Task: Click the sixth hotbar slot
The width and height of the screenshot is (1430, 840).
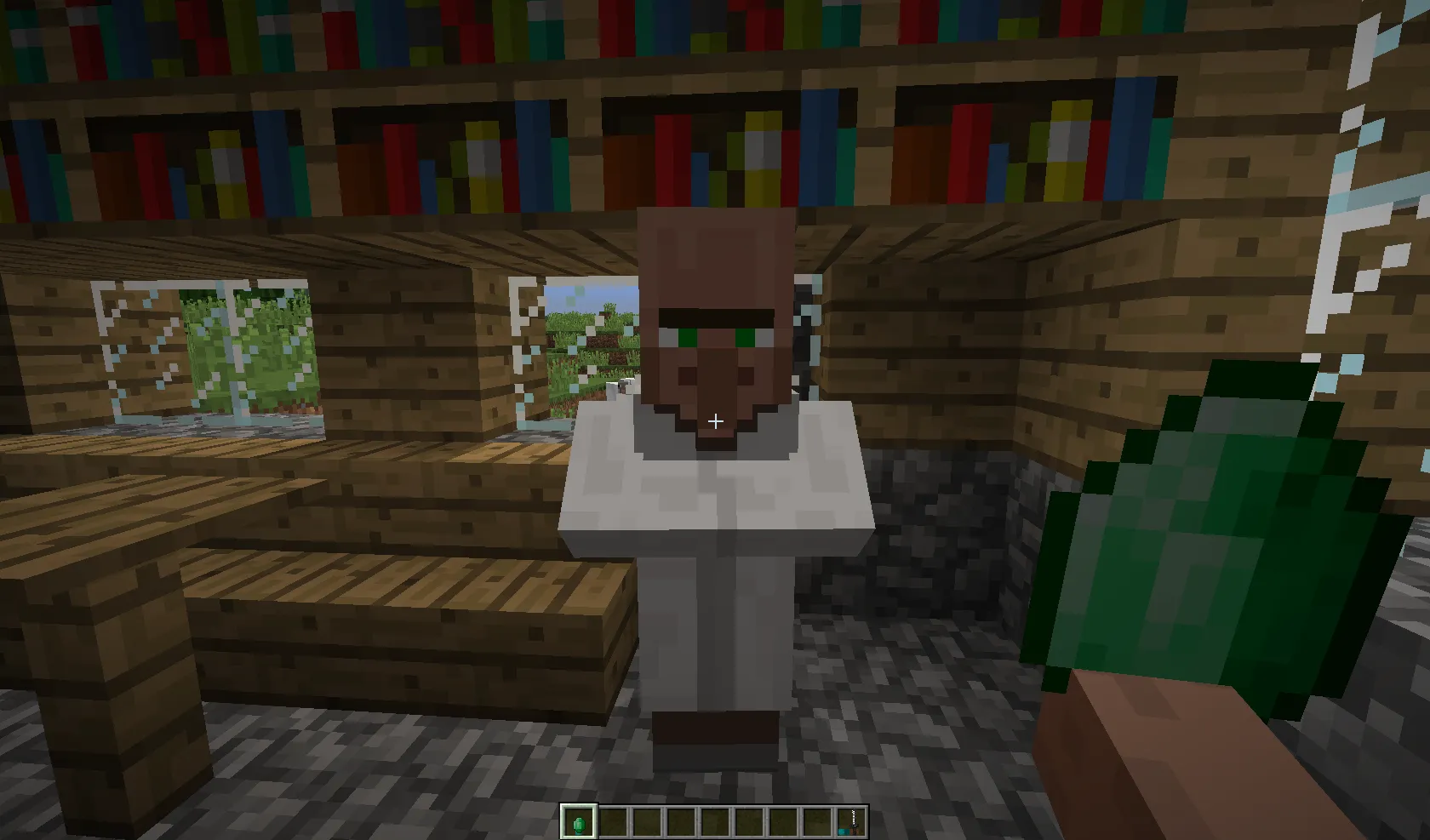Action: 749,821
